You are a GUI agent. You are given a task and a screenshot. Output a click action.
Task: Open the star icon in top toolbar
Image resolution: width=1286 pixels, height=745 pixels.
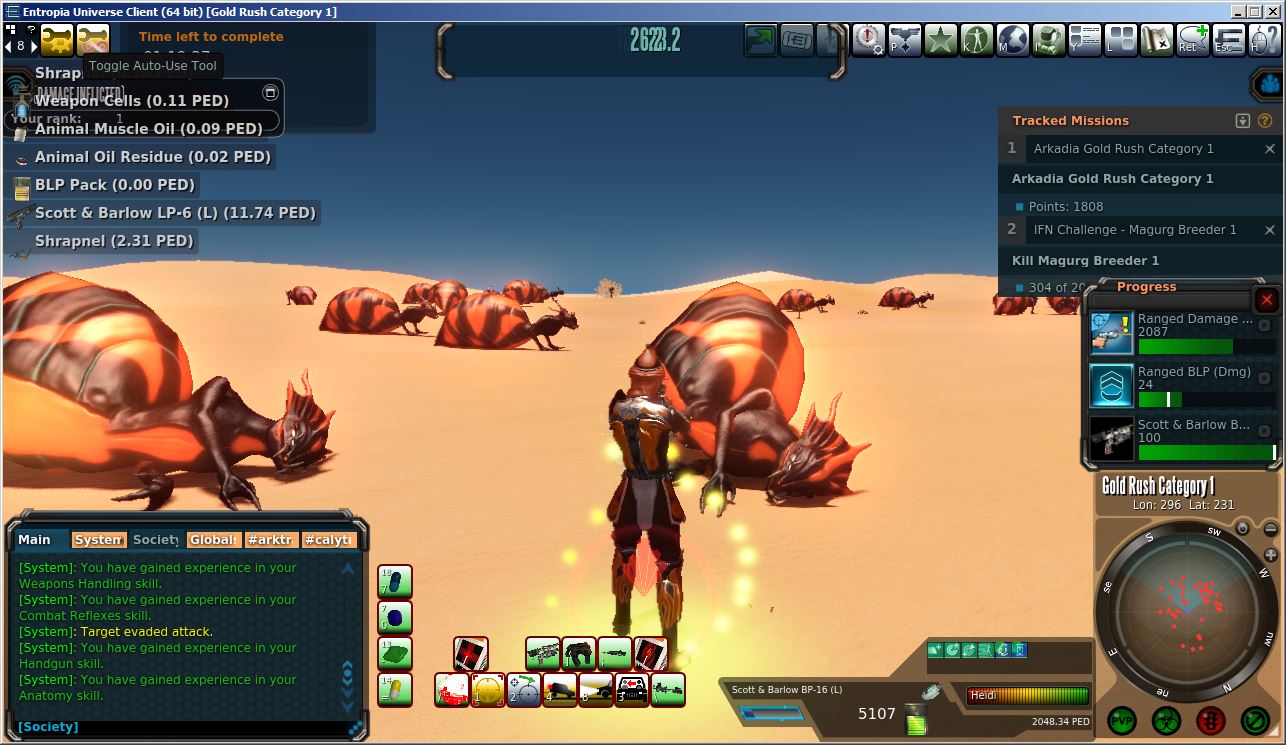pos(941,41)
